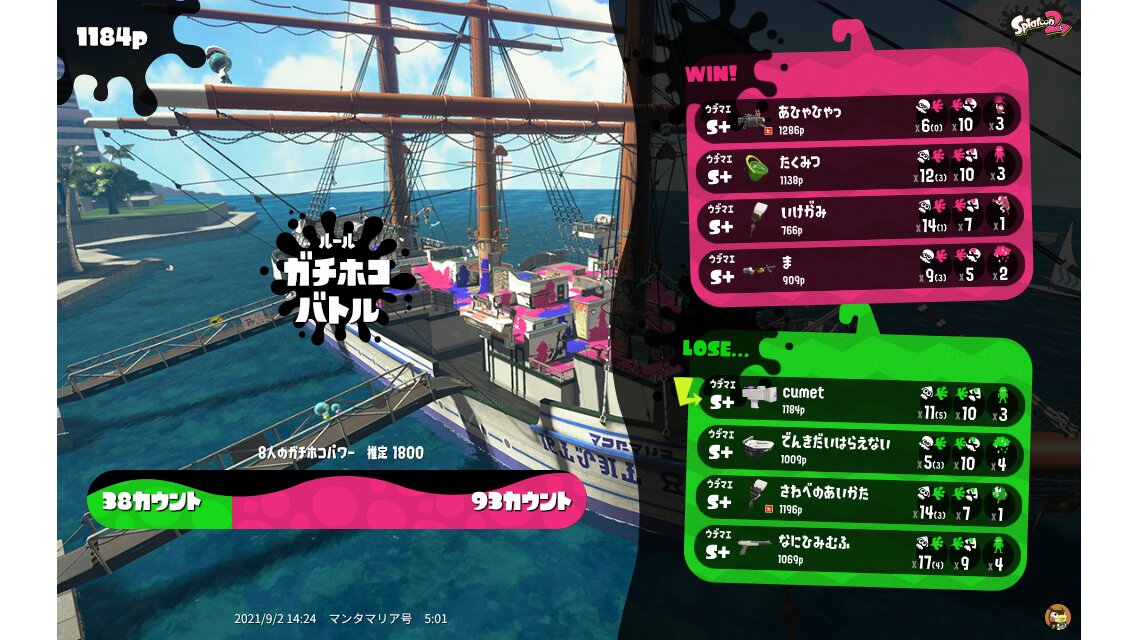Click the Splatoon 2 logo
Viewport: 1138px width, 640px height.
click(1041, 23)
